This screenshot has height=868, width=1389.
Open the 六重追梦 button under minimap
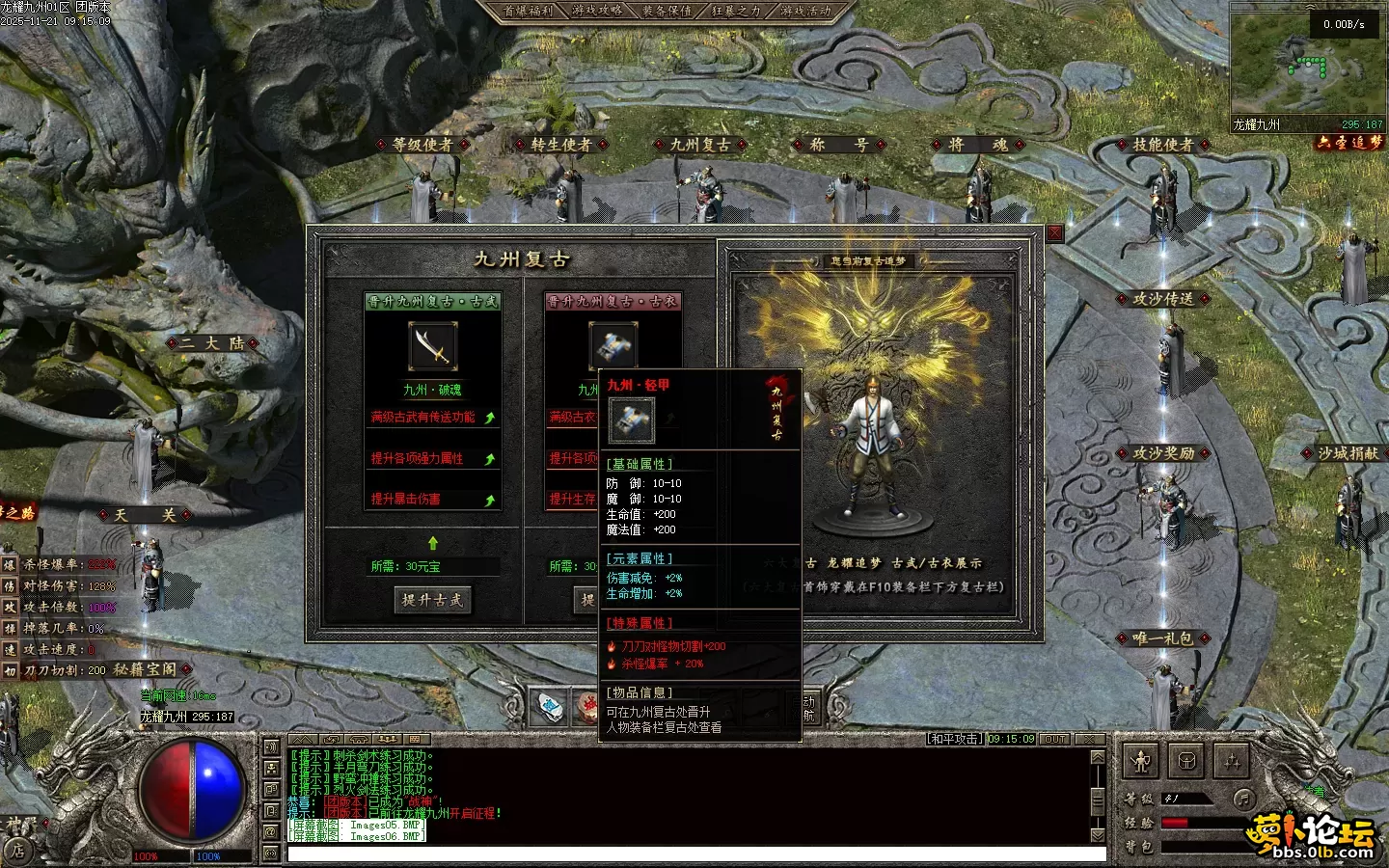tap(1350, 143)
